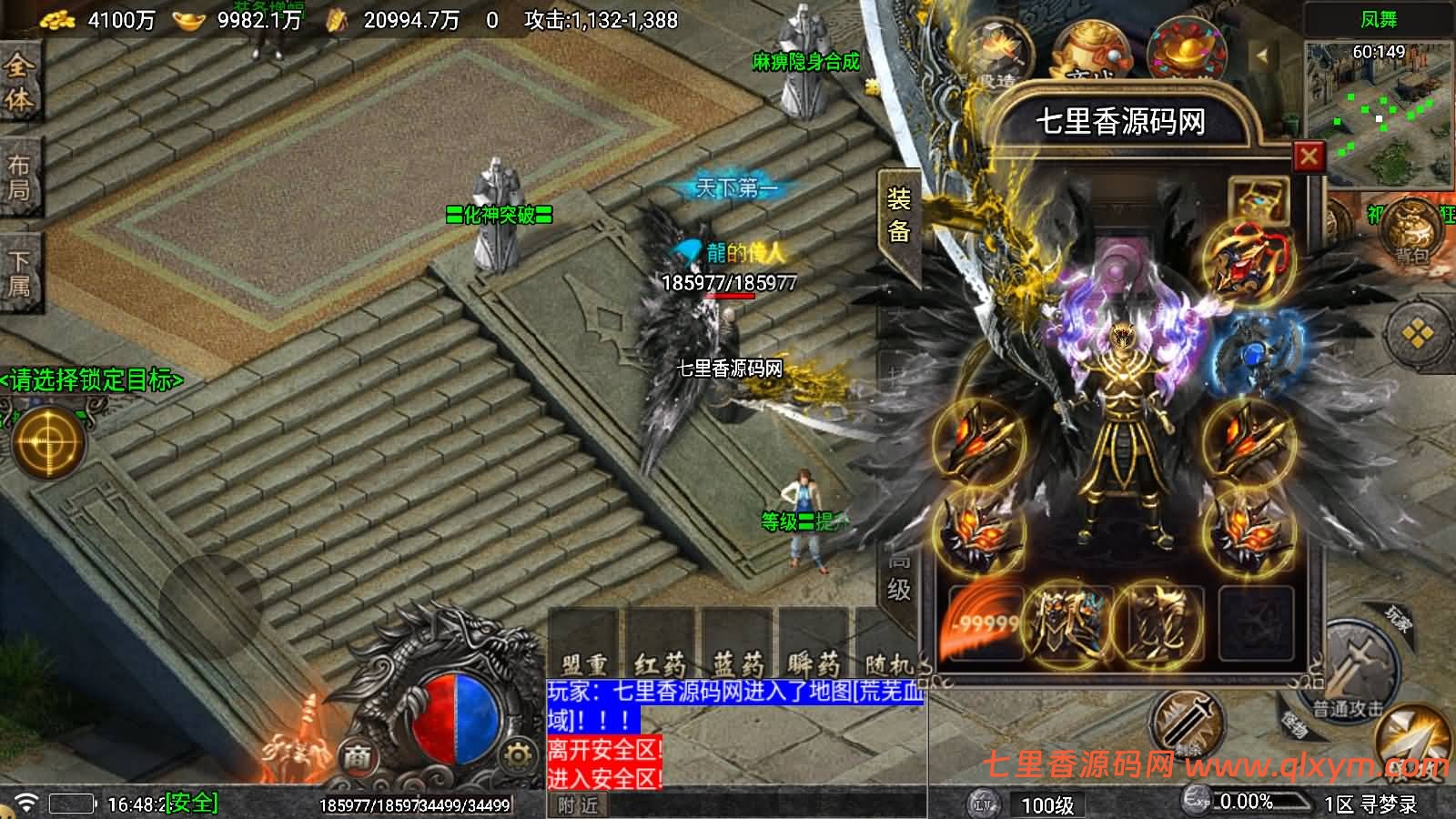Select the equipped helmet slot under treasure chest

[1249, 258]
